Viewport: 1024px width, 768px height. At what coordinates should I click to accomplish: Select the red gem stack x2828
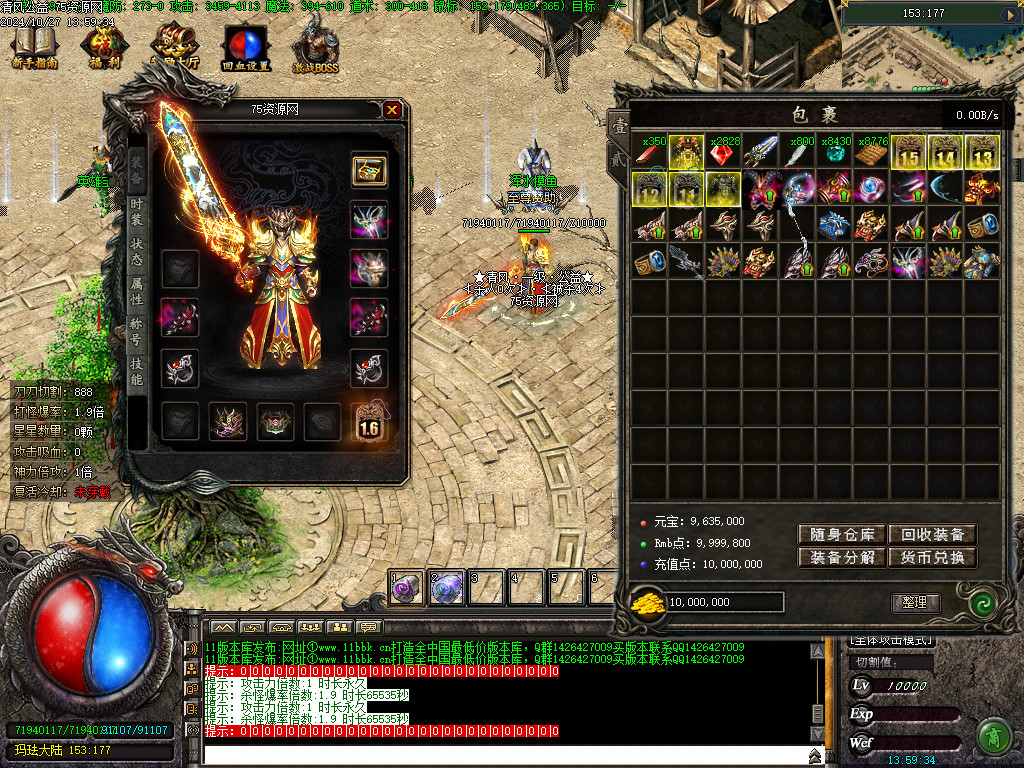coord(724,153)
